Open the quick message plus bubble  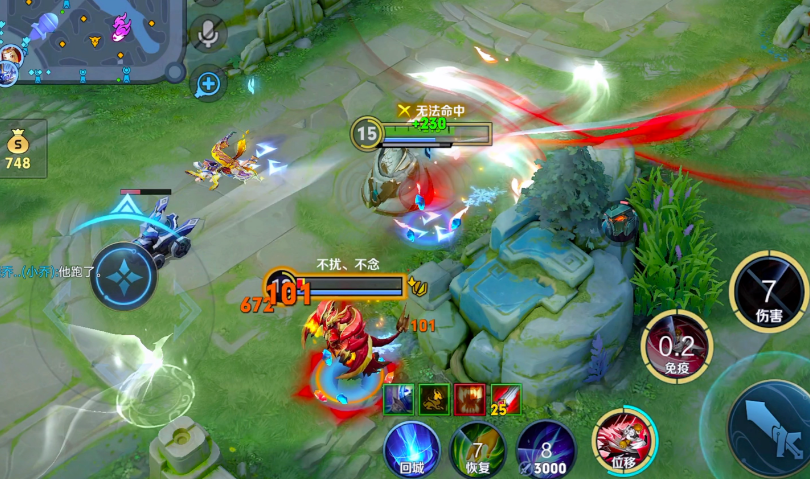(208, 84)
